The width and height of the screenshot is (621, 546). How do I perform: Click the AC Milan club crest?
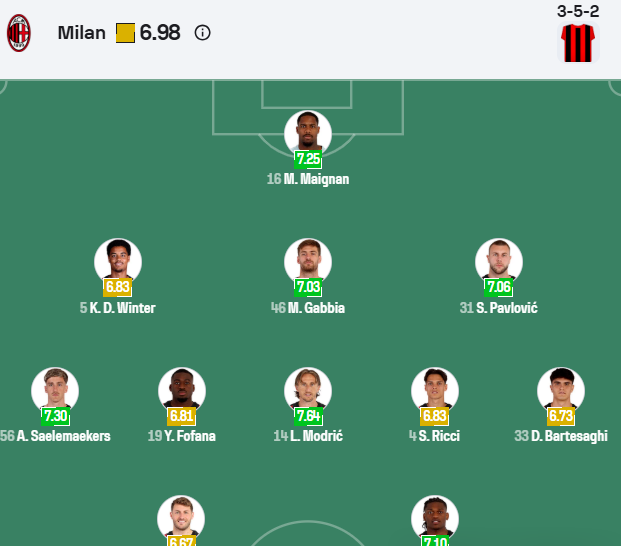(x=19, y=33)
